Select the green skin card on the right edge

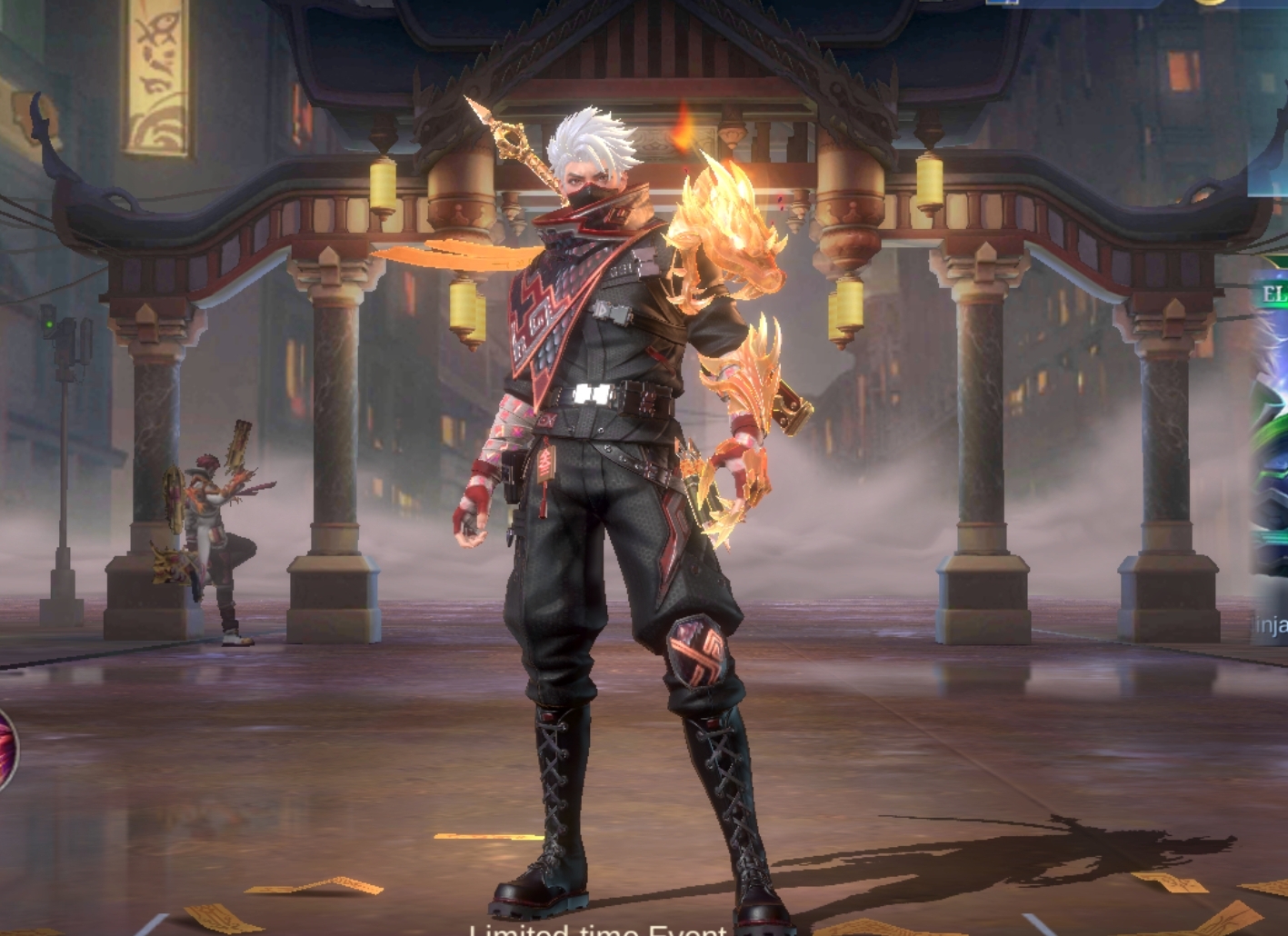tap(1272, 454)
